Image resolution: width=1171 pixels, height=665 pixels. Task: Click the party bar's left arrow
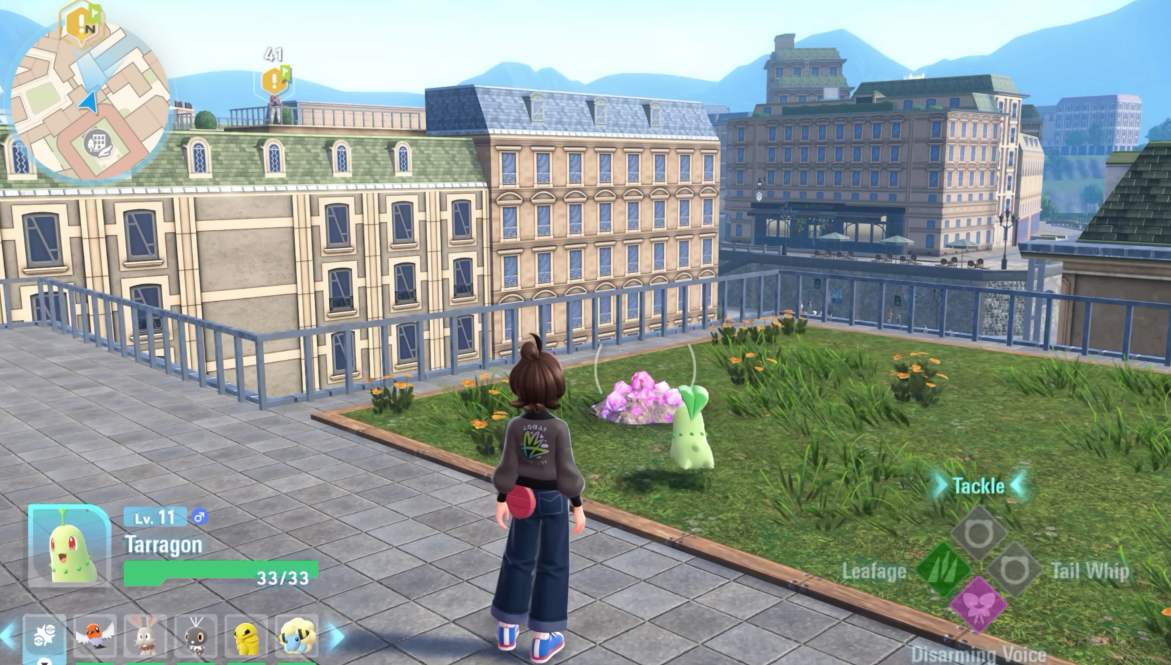pos(8,636)
